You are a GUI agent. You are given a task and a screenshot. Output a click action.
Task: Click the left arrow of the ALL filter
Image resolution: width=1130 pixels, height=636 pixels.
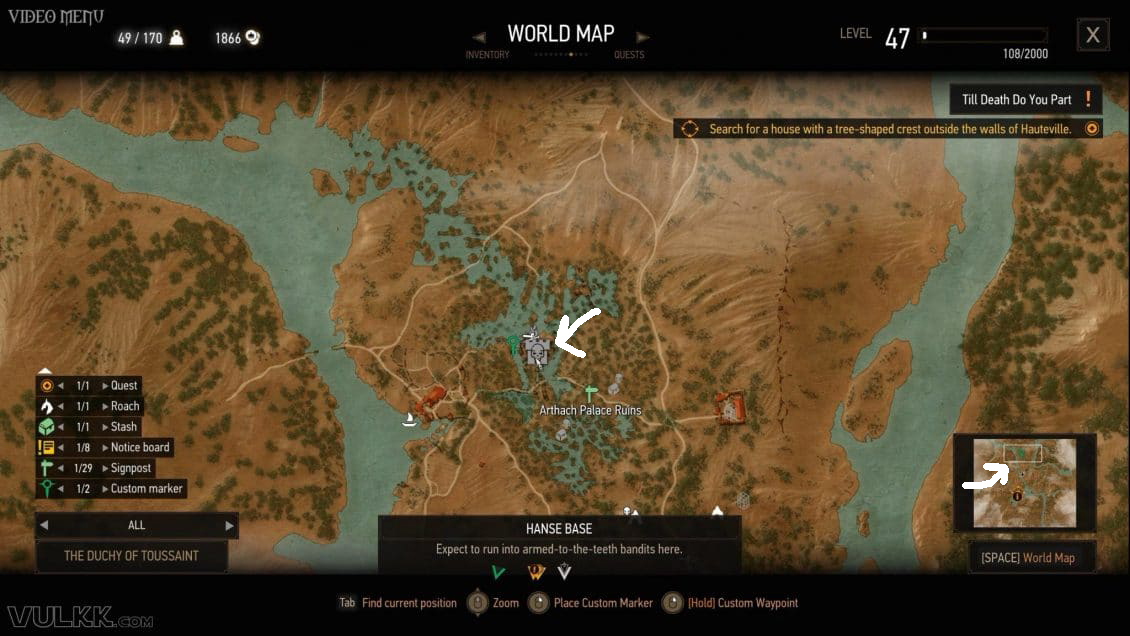pyautogui.click(x=44, y=525)
